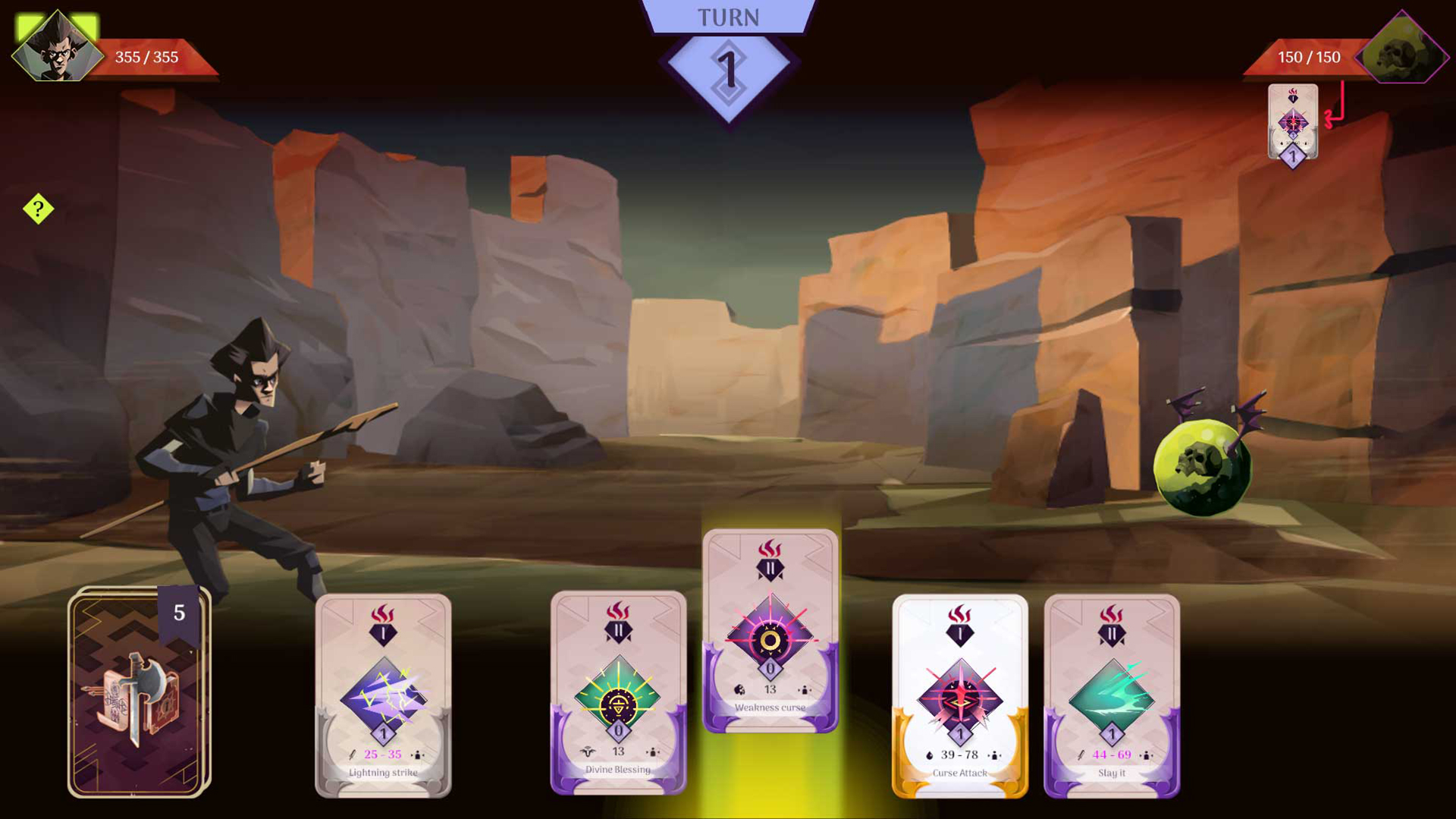This screenshot has width=1456, height=819.
Task: Click the Turn 1 diamond indicator
Action: [728, 72]
